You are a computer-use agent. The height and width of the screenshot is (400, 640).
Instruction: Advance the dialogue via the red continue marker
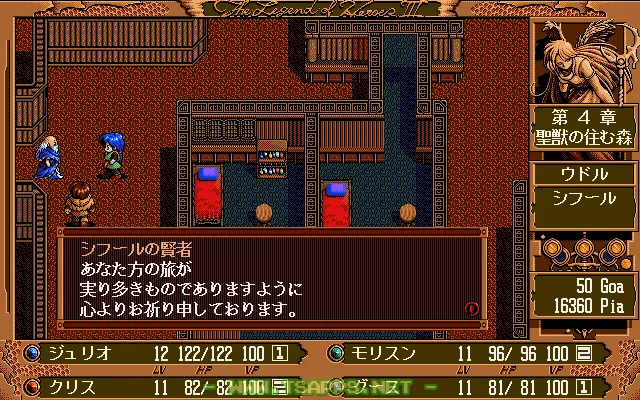[472, 310]
